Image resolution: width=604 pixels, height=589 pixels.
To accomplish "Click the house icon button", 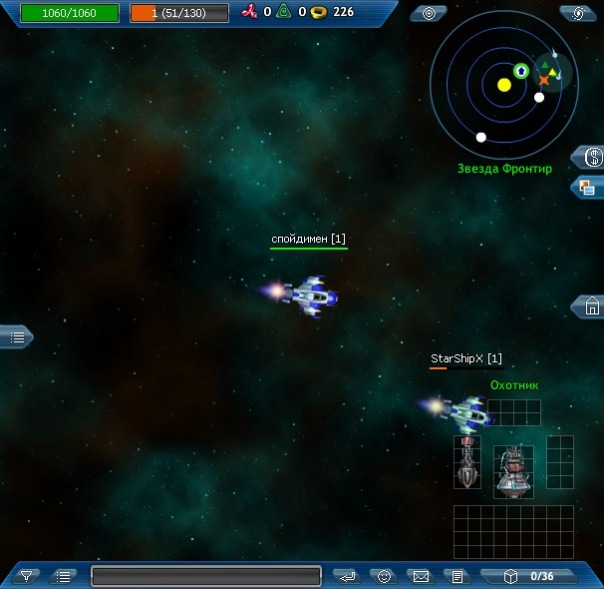I will tap(591, 307).
